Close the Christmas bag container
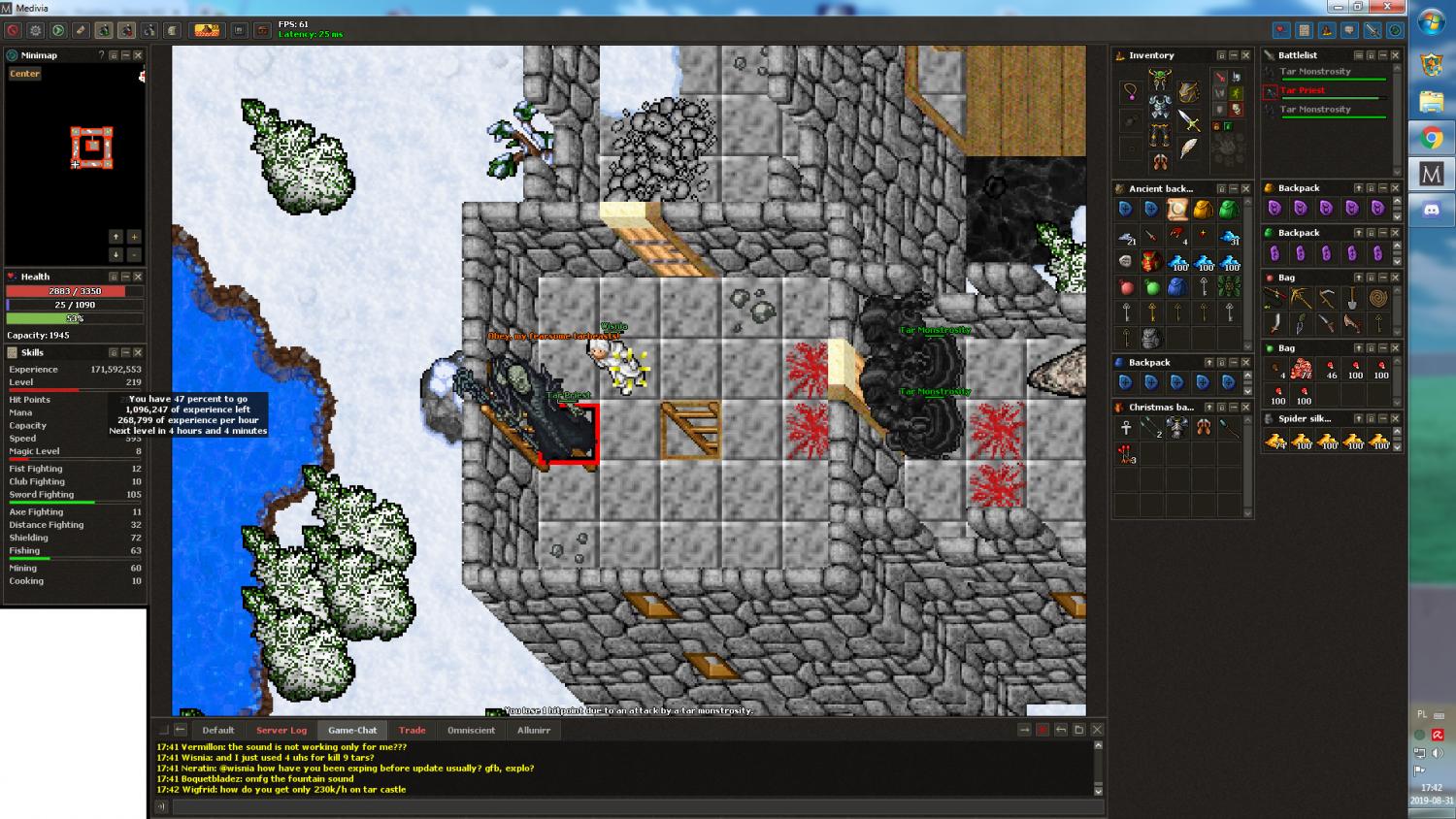 [1246, 408]
